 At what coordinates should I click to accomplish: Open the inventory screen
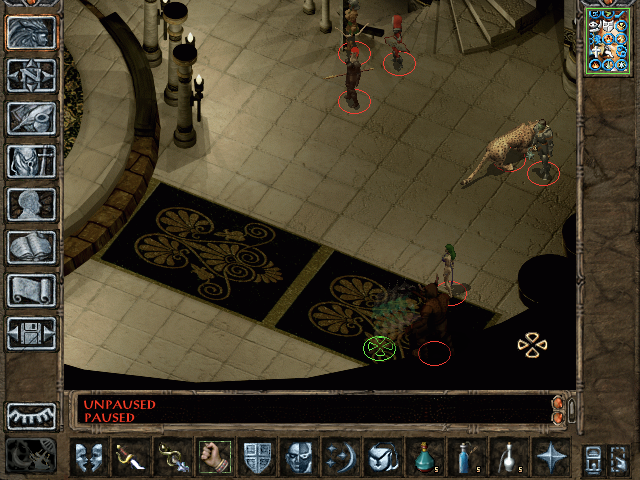click(x=32, y=160)
